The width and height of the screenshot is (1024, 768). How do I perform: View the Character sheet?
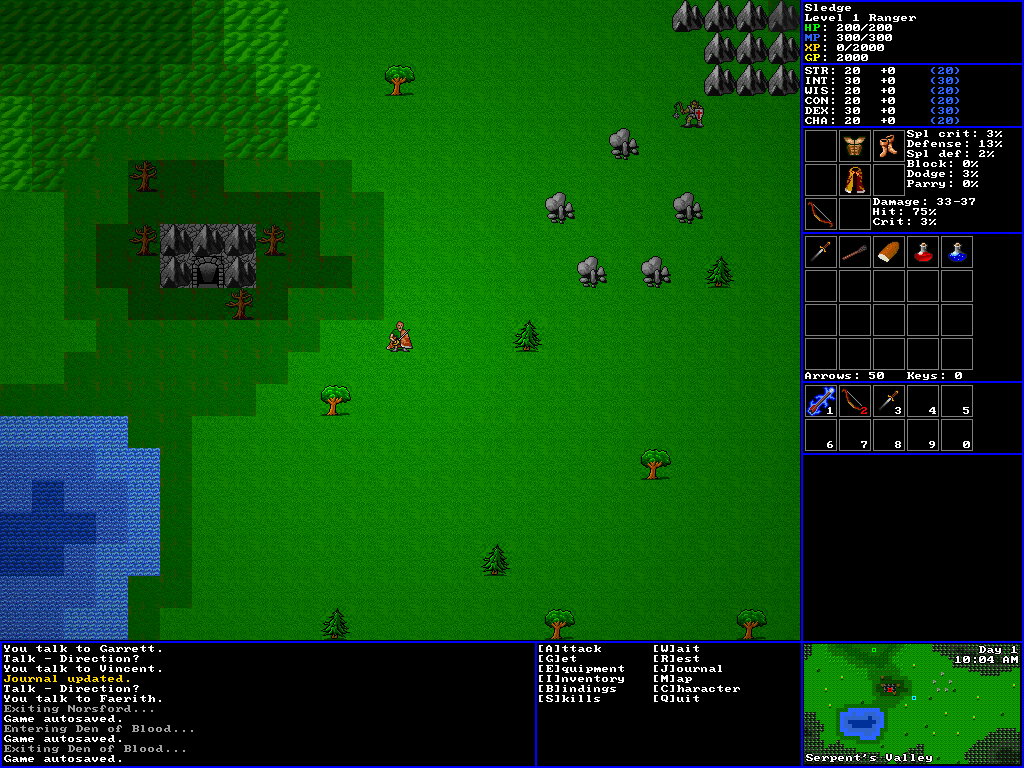coord(696,689)
